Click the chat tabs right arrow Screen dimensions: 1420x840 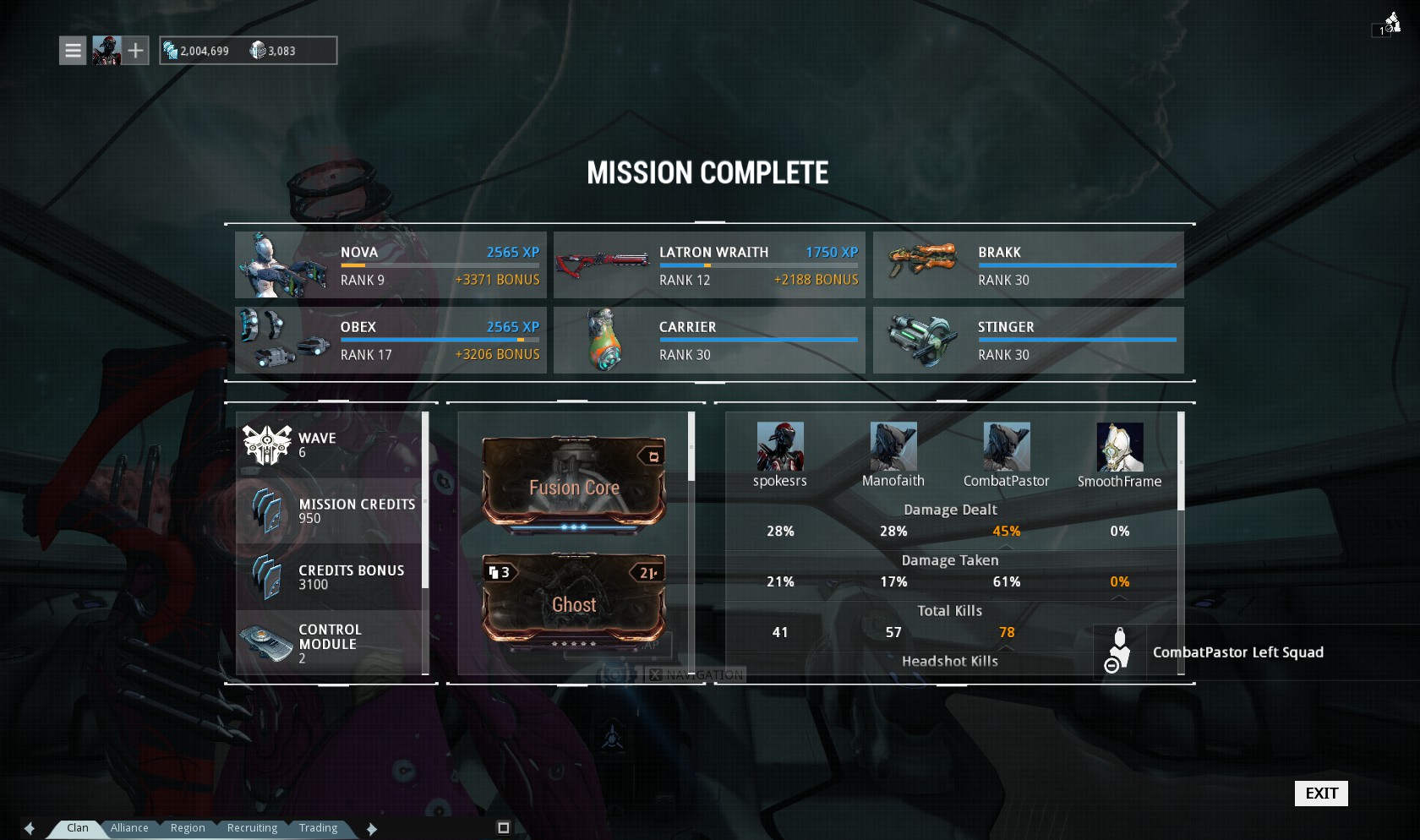[372, 829]
